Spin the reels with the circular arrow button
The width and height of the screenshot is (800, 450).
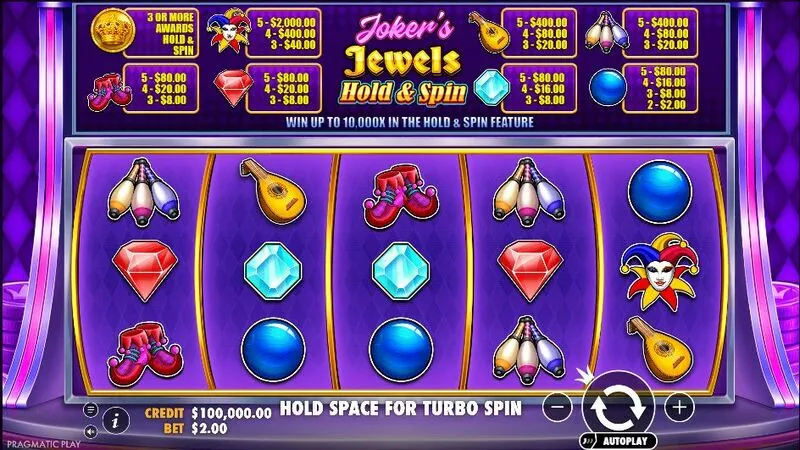pyautogui.click(x=618, y=407)
